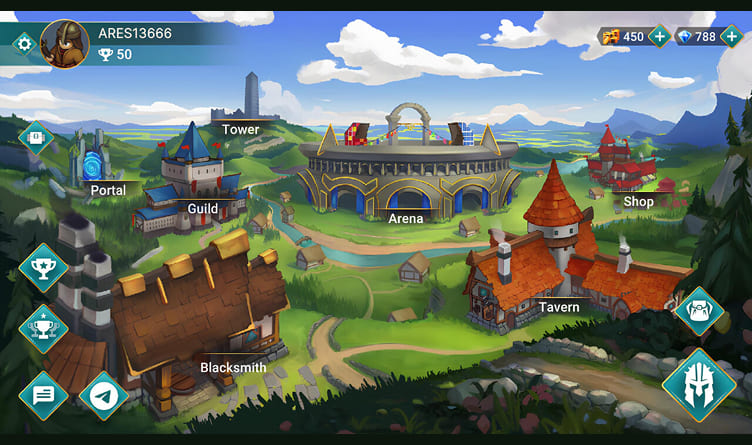Click the small diamond icon above Portal
Image resolution: width=752 pixels, height=445 pixels.
[36, 137]
